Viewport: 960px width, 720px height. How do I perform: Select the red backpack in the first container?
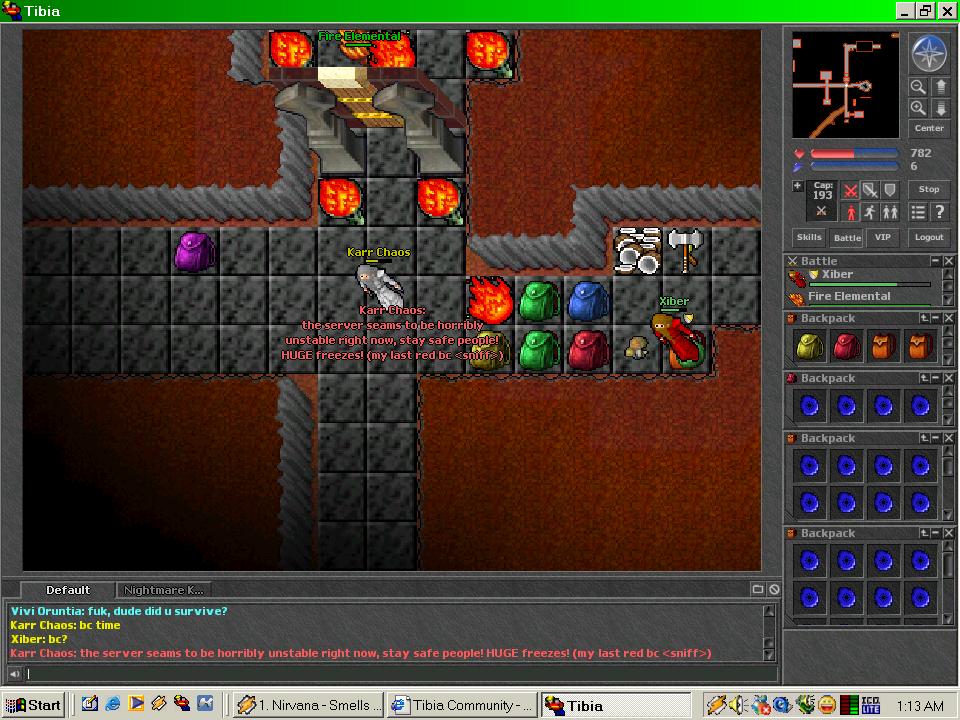point(846,346)
